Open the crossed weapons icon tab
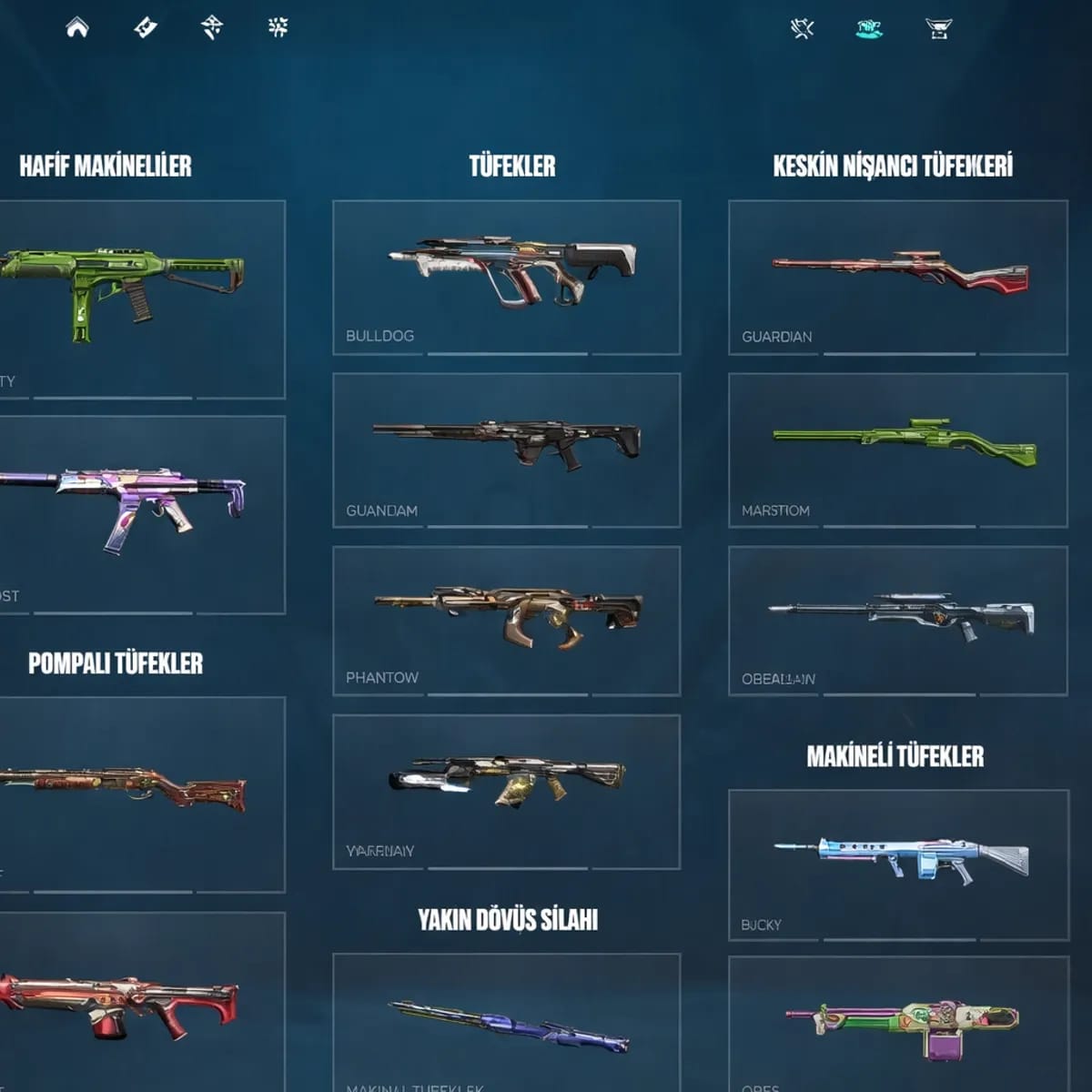Screen dimensions: 1092x1092 [x=802, y=29]
